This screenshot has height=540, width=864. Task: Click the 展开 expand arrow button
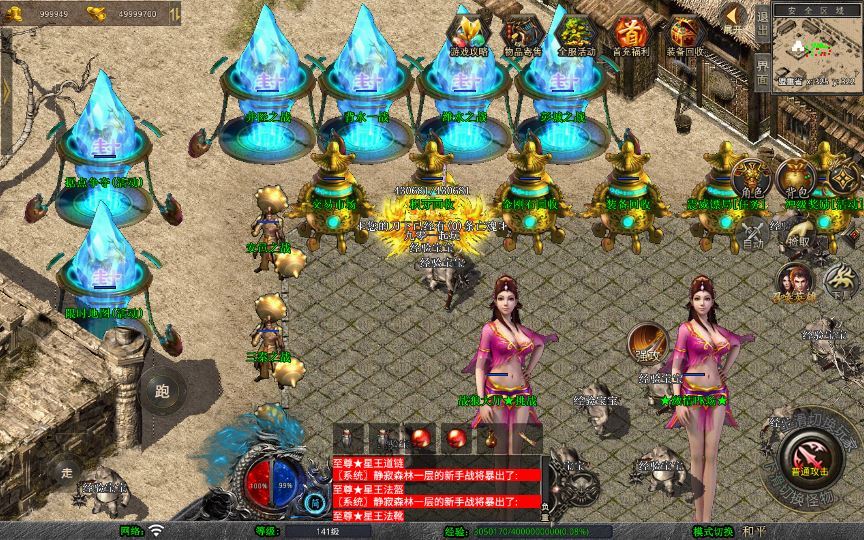pos(734,18)
